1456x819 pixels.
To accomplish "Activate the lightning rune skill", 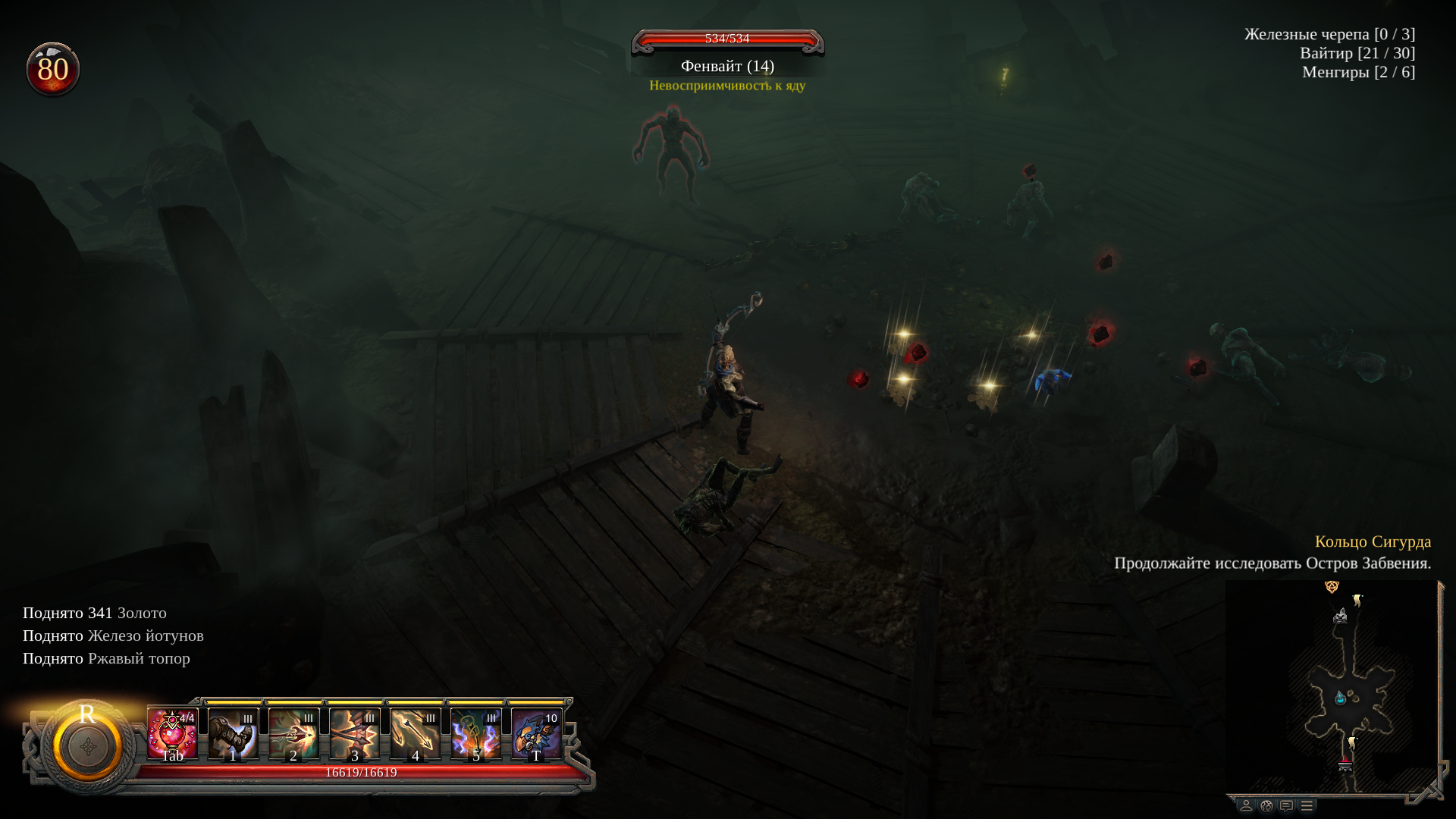I will (x=475, y=733).
